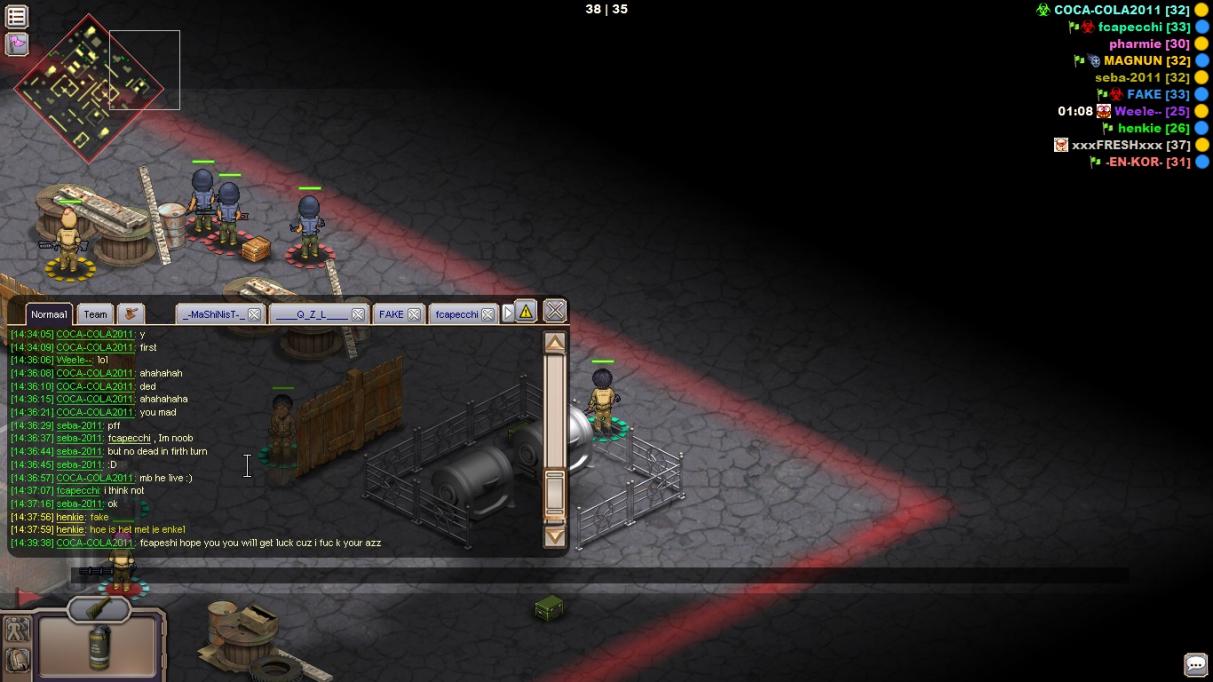Show more chat tabs with arrow

tap(508, 313)
